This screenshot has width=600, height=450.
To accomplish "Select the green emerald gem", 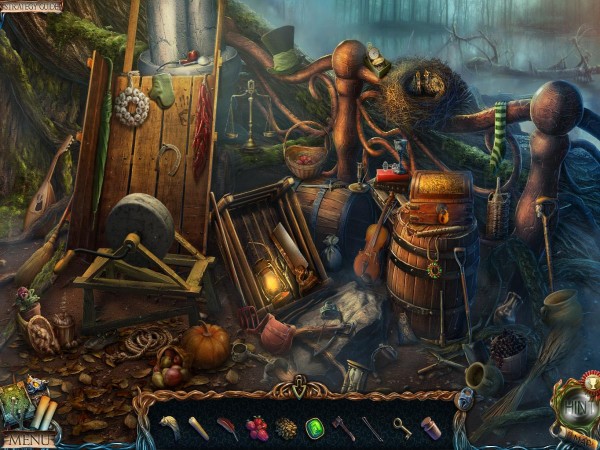I will [315, 428].
